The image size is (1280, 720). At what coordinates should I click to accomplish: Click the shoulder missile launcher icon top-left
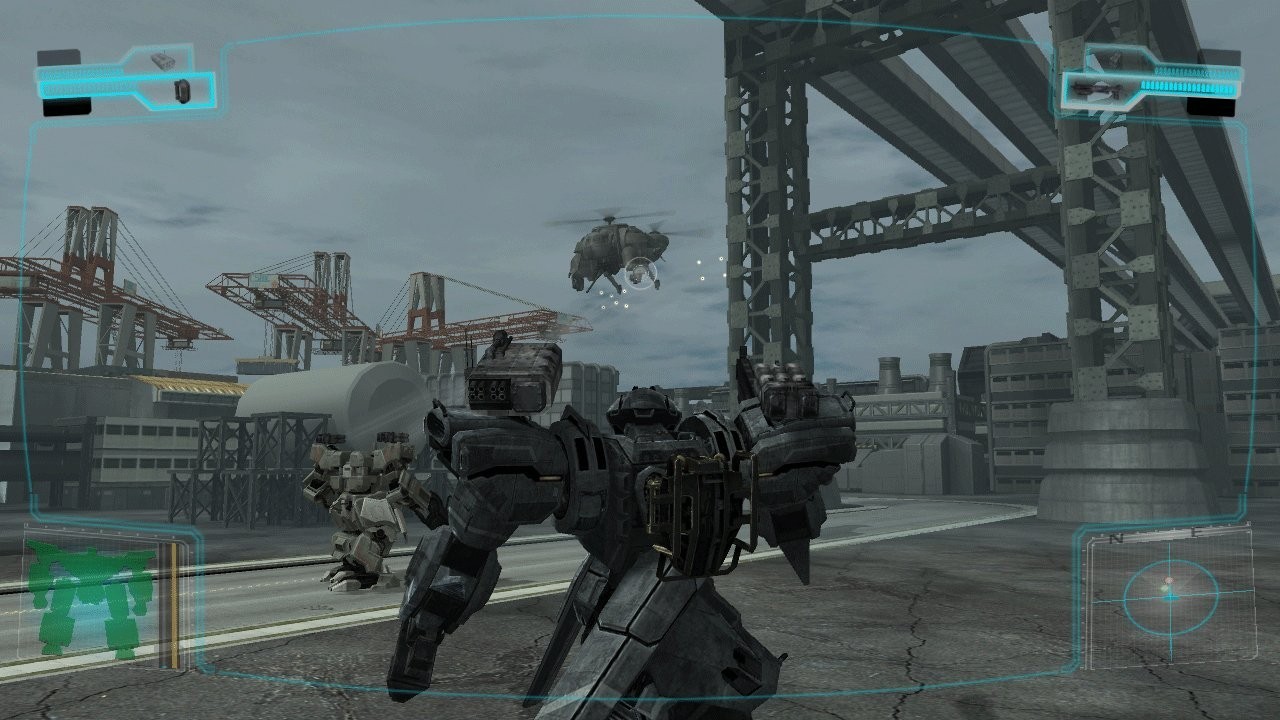[x=164, y=58]
